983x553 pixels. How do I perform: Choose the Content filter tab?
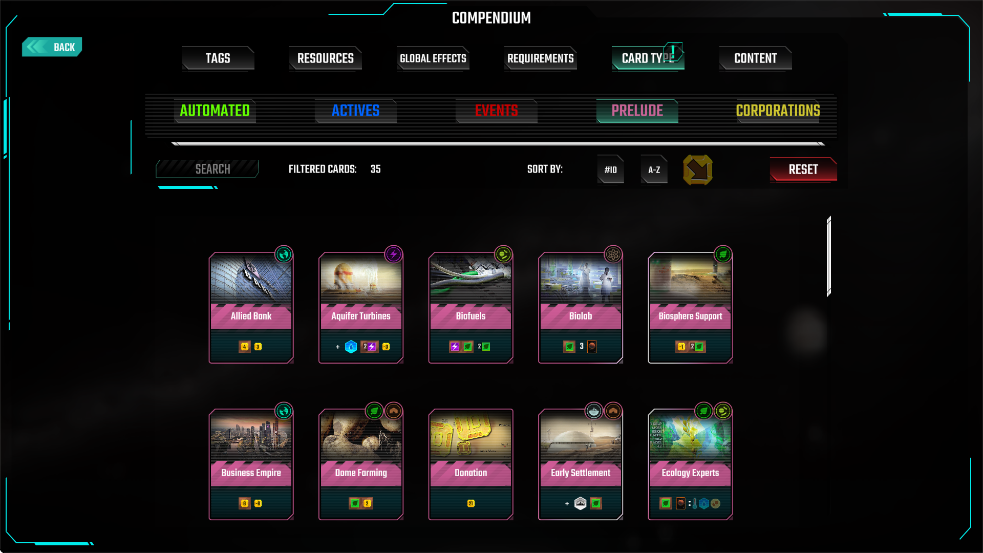[x=755, y=59]
